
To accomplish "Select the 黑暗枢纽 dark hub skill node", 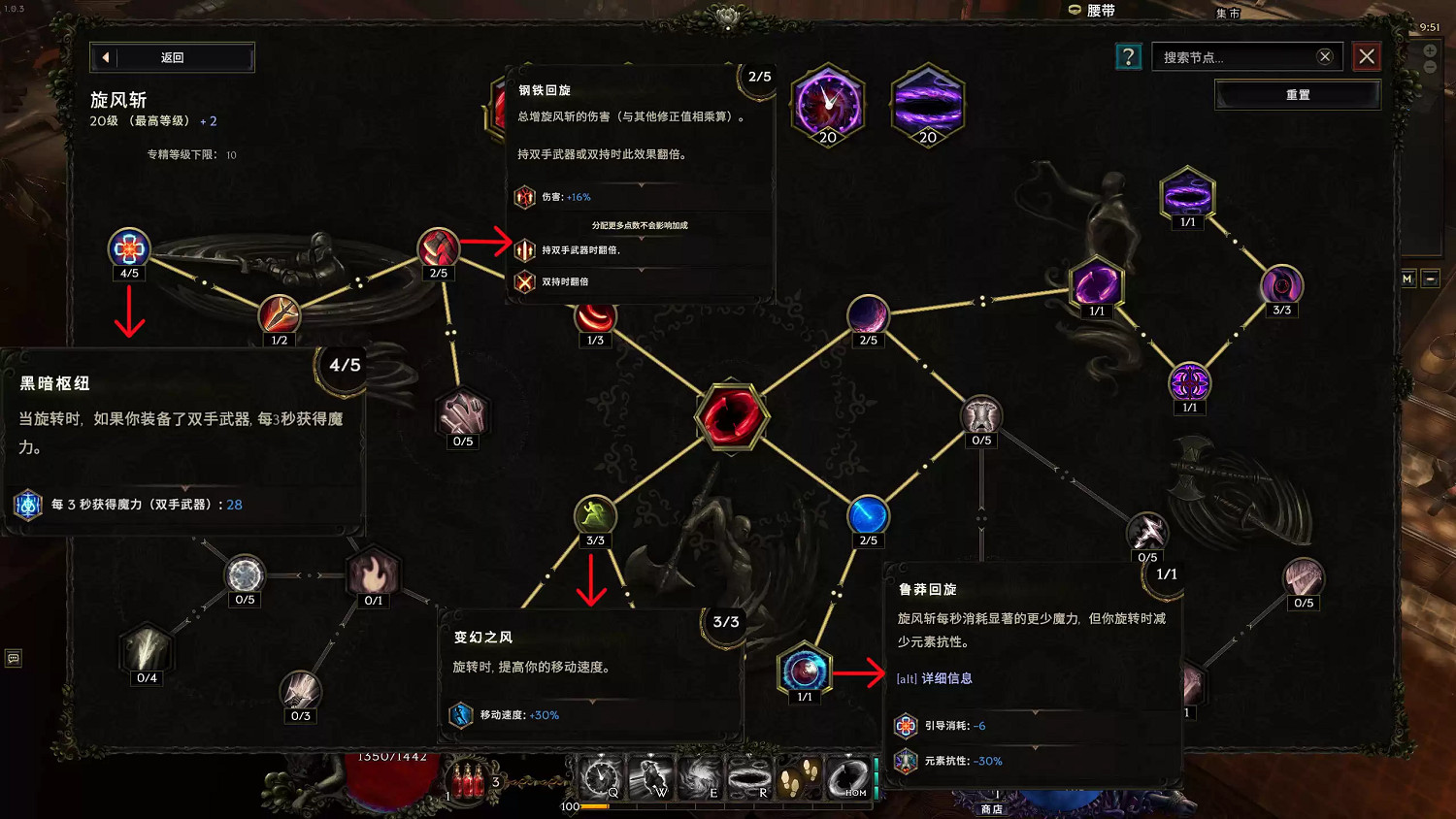I will [129, 248].
